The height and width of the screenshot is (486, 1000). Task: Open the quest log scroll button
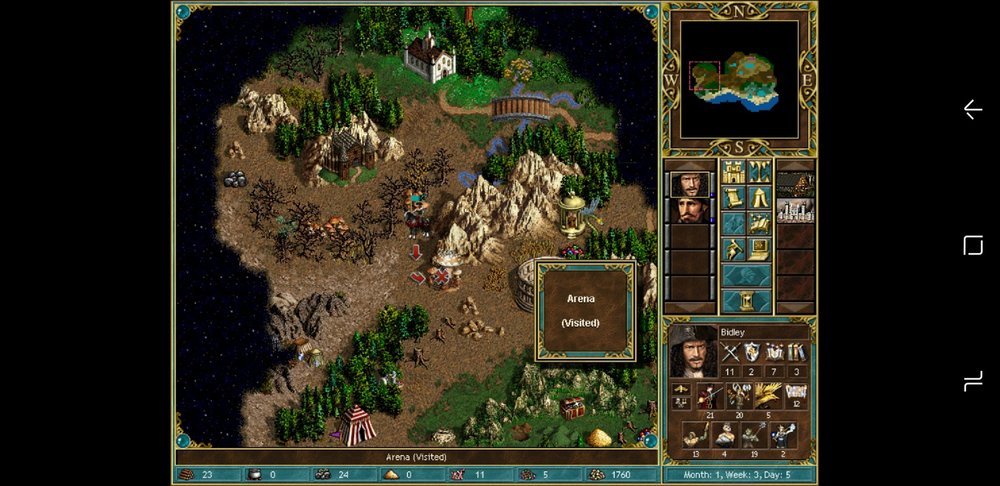pos(733,197)
